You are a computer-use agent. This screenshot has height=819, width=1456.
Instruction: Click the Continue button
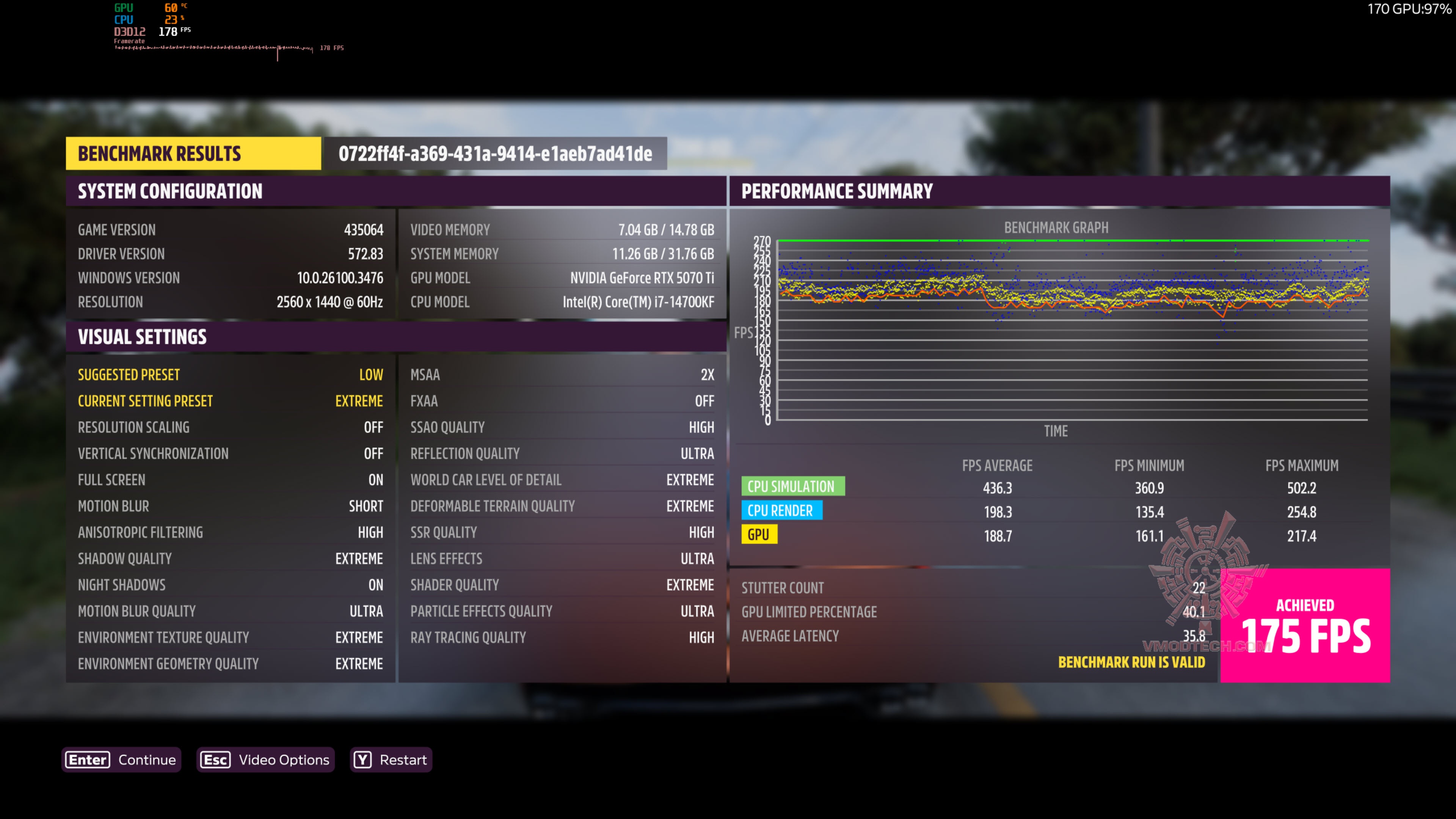click(x=121, y=759)
